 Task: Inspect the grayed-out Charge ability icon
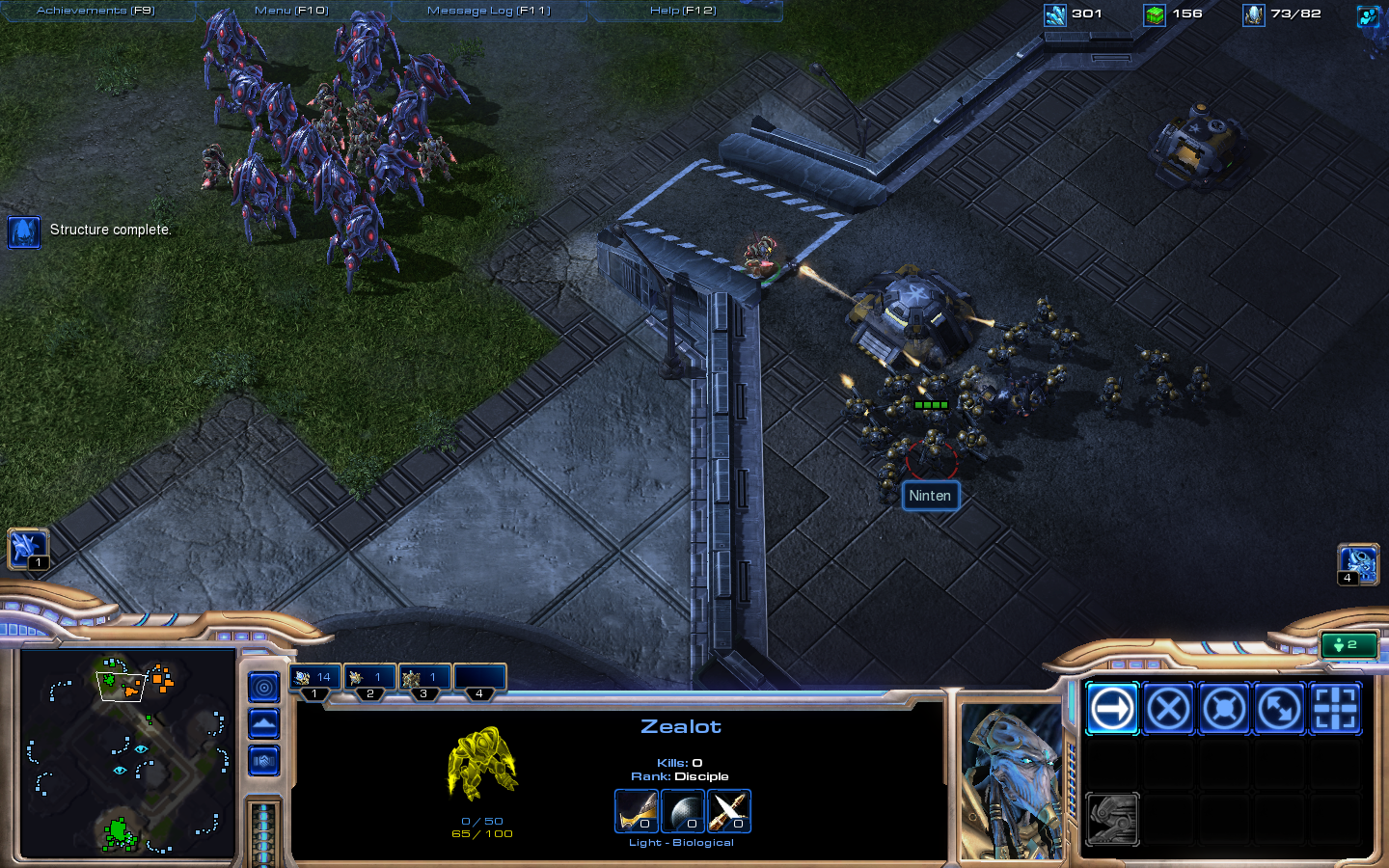[x=1112, y=819]
